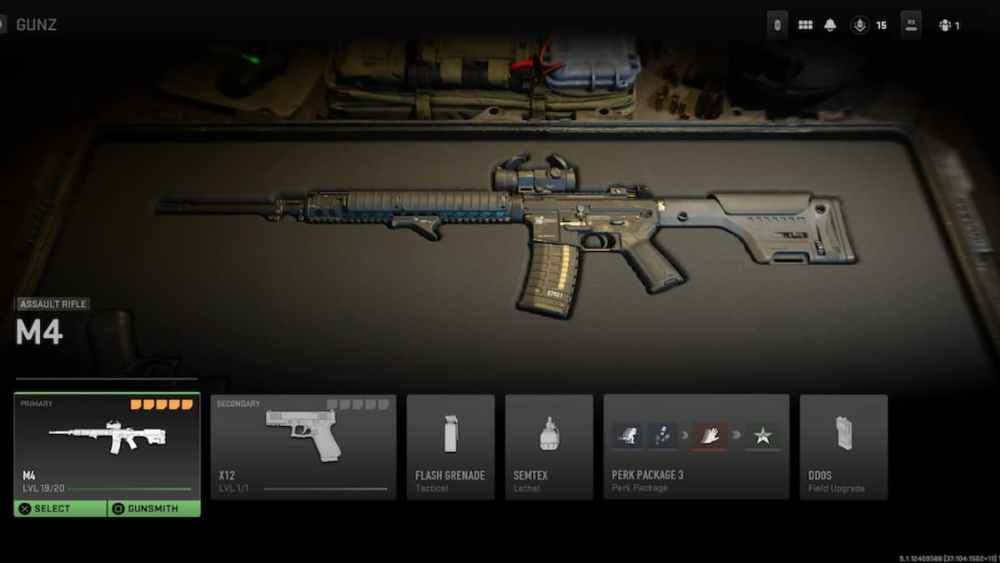Open the grid menu icon
This screenshot has height=563, width=1000.
(805, 25)
